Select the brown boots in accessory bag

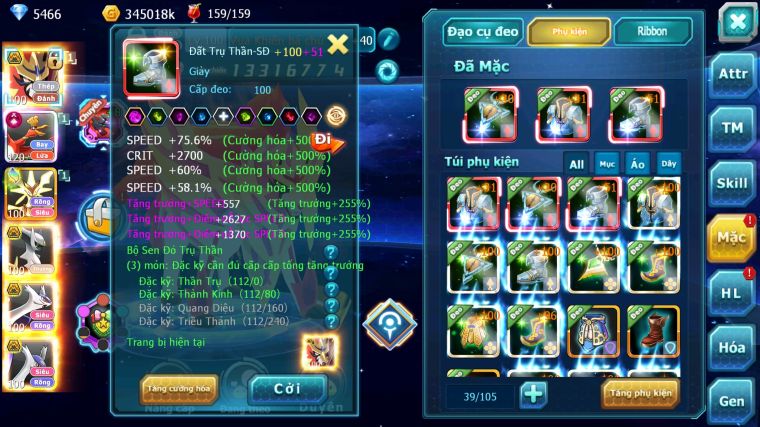[x=653, y=331]
